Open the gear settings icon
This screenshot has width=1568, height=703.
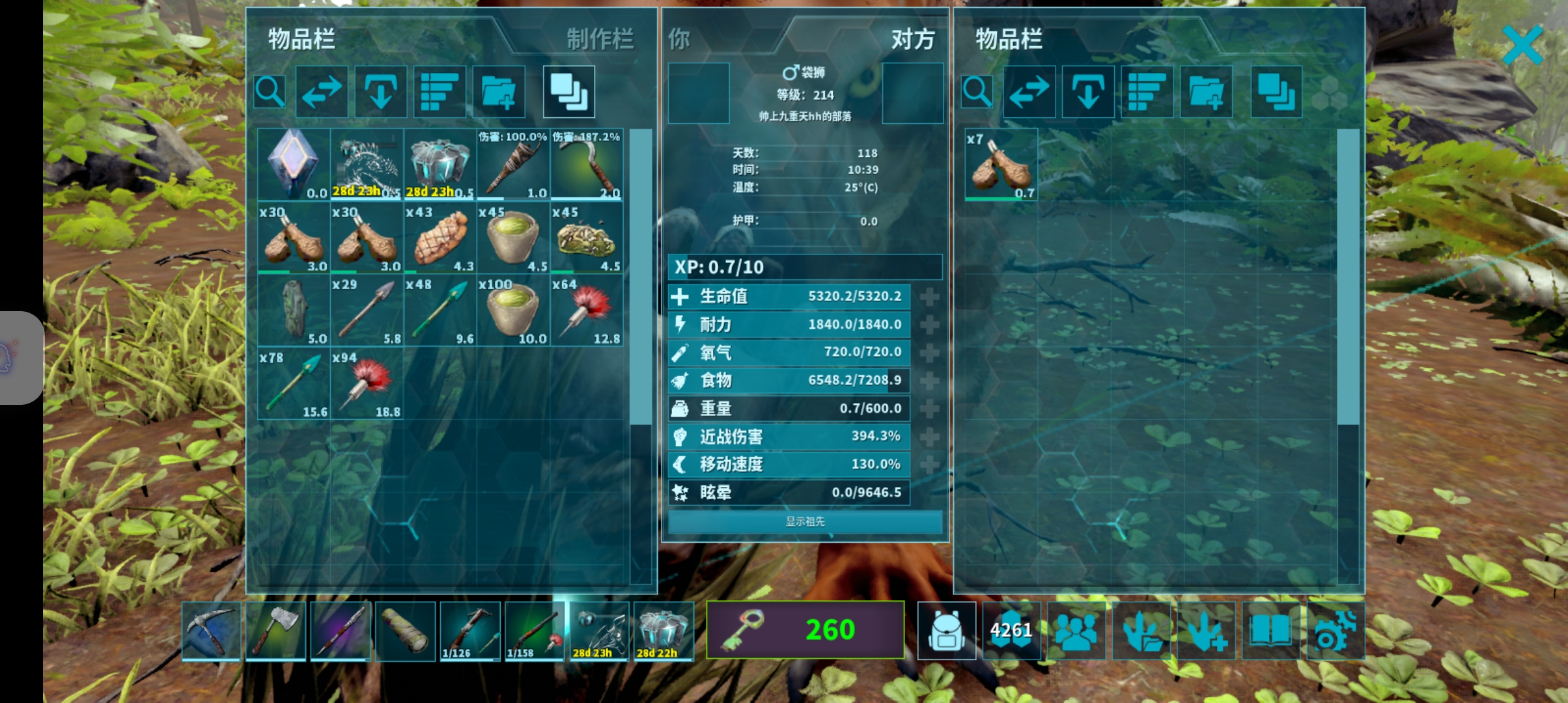tap(1335, 630)
